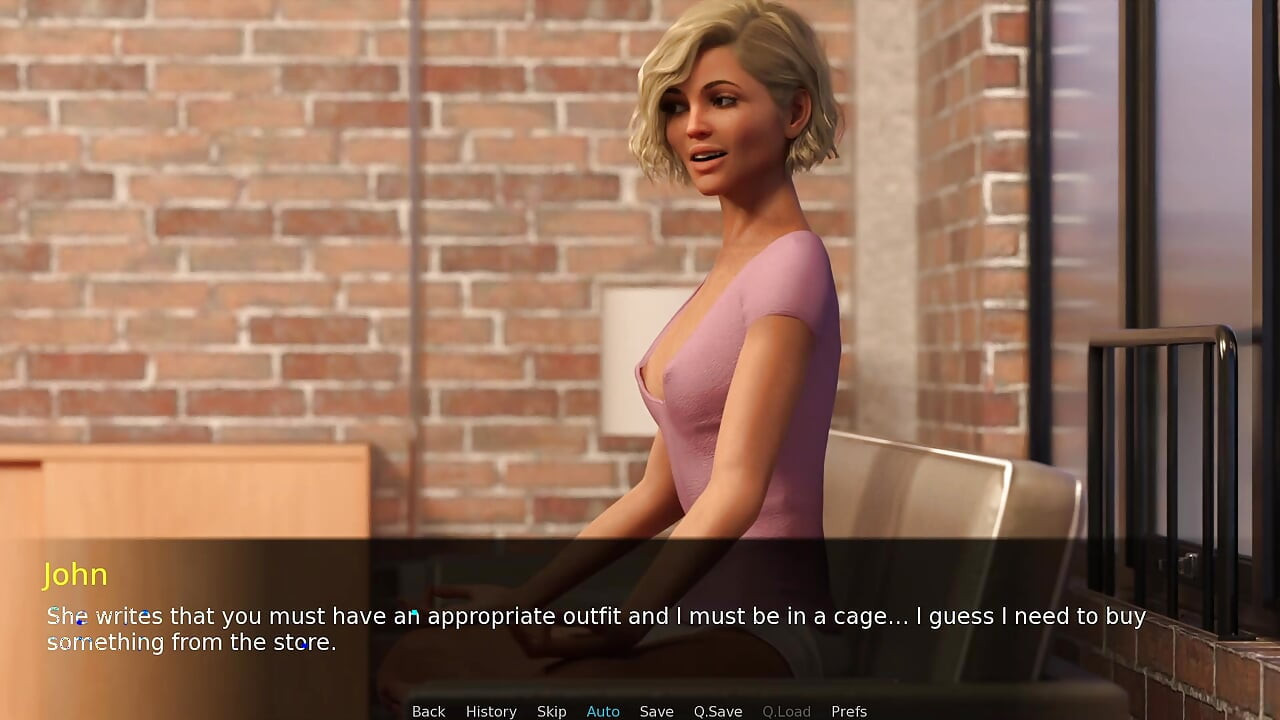Click John's yellow name label

[x=76, y=575]
